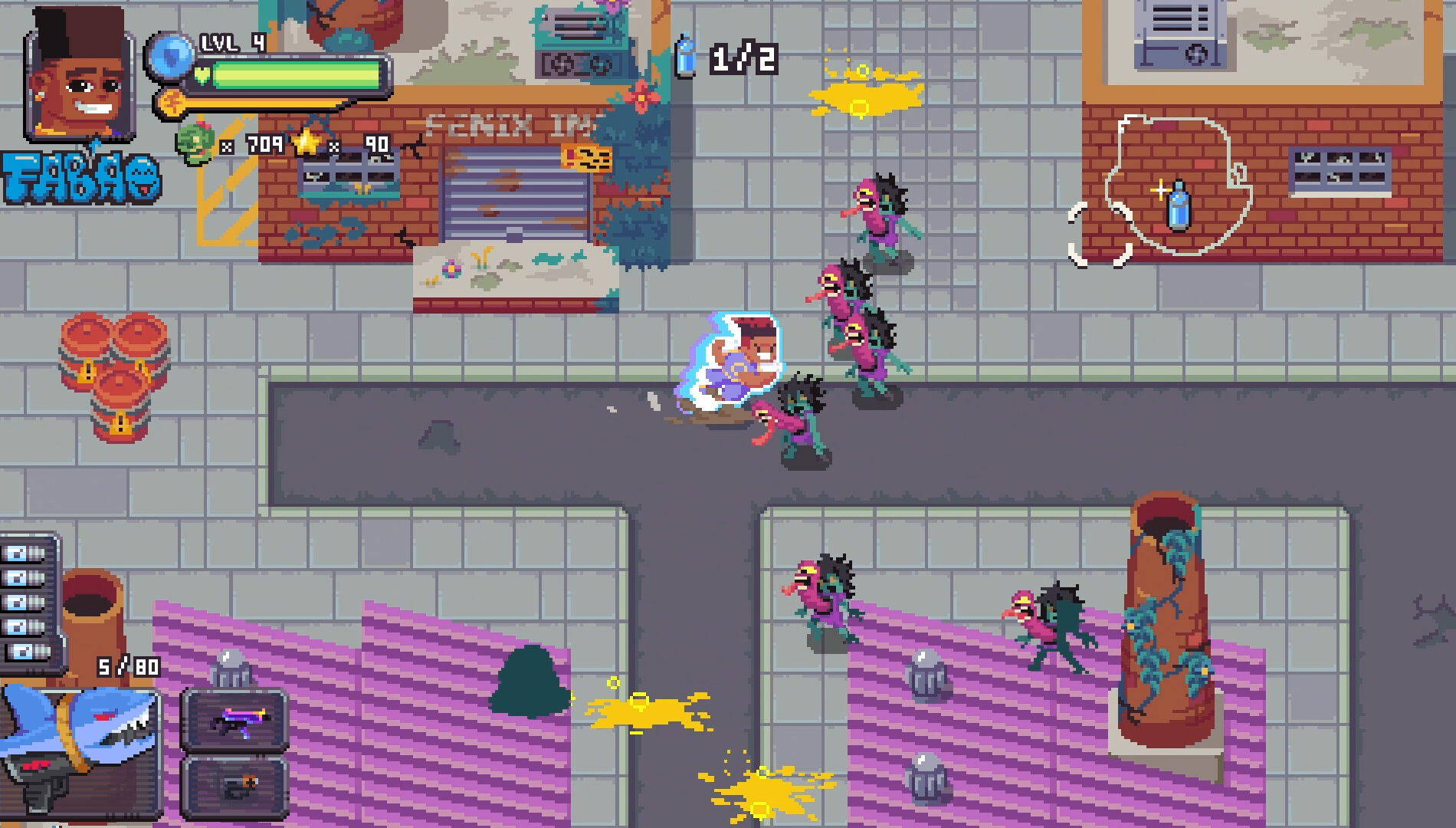Click the yellow star counter icon
This screenshot has height=828, width=1456.
tap(307, 143)
